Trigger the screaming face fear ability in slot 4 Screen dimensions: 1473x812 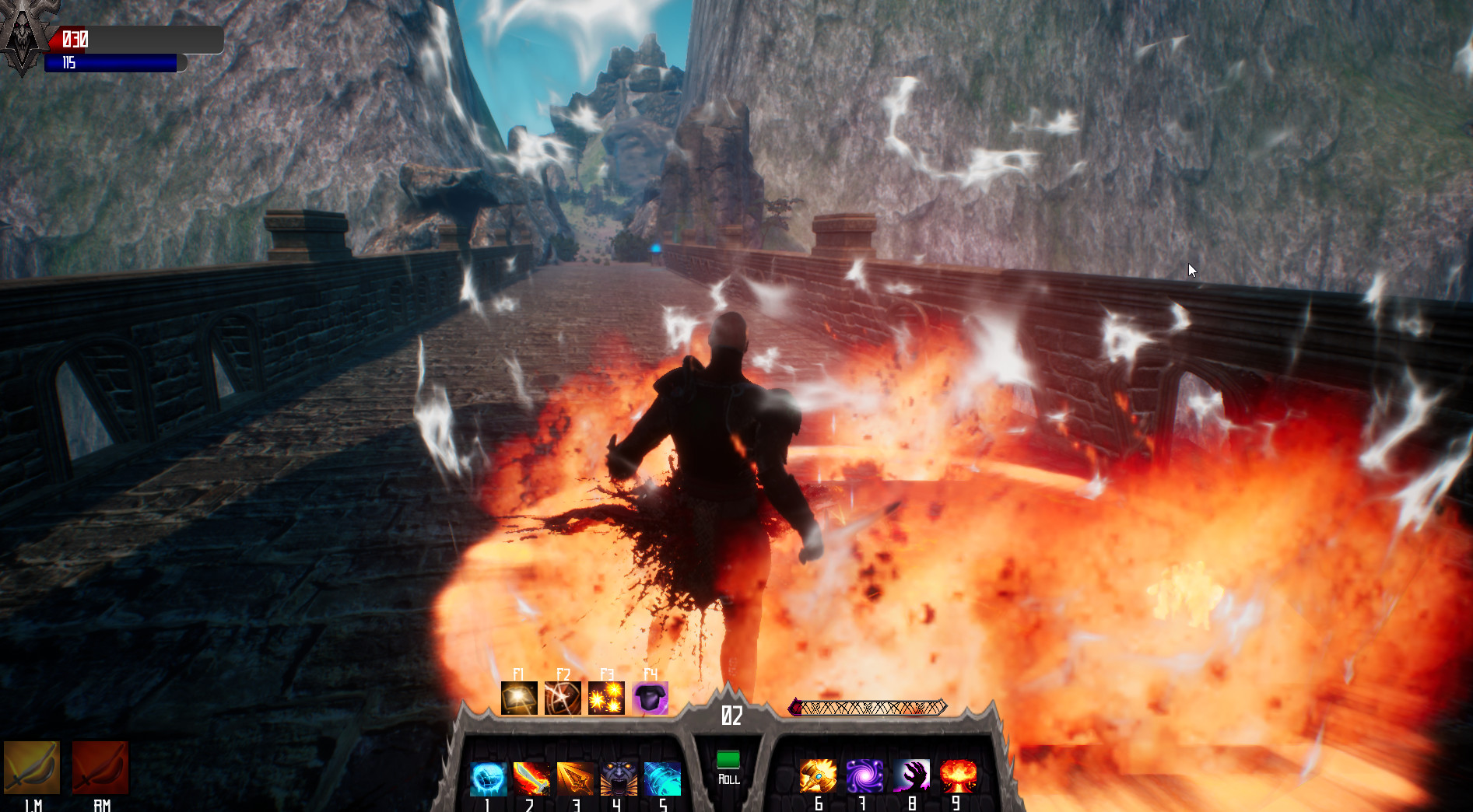[x=619, y=777]
